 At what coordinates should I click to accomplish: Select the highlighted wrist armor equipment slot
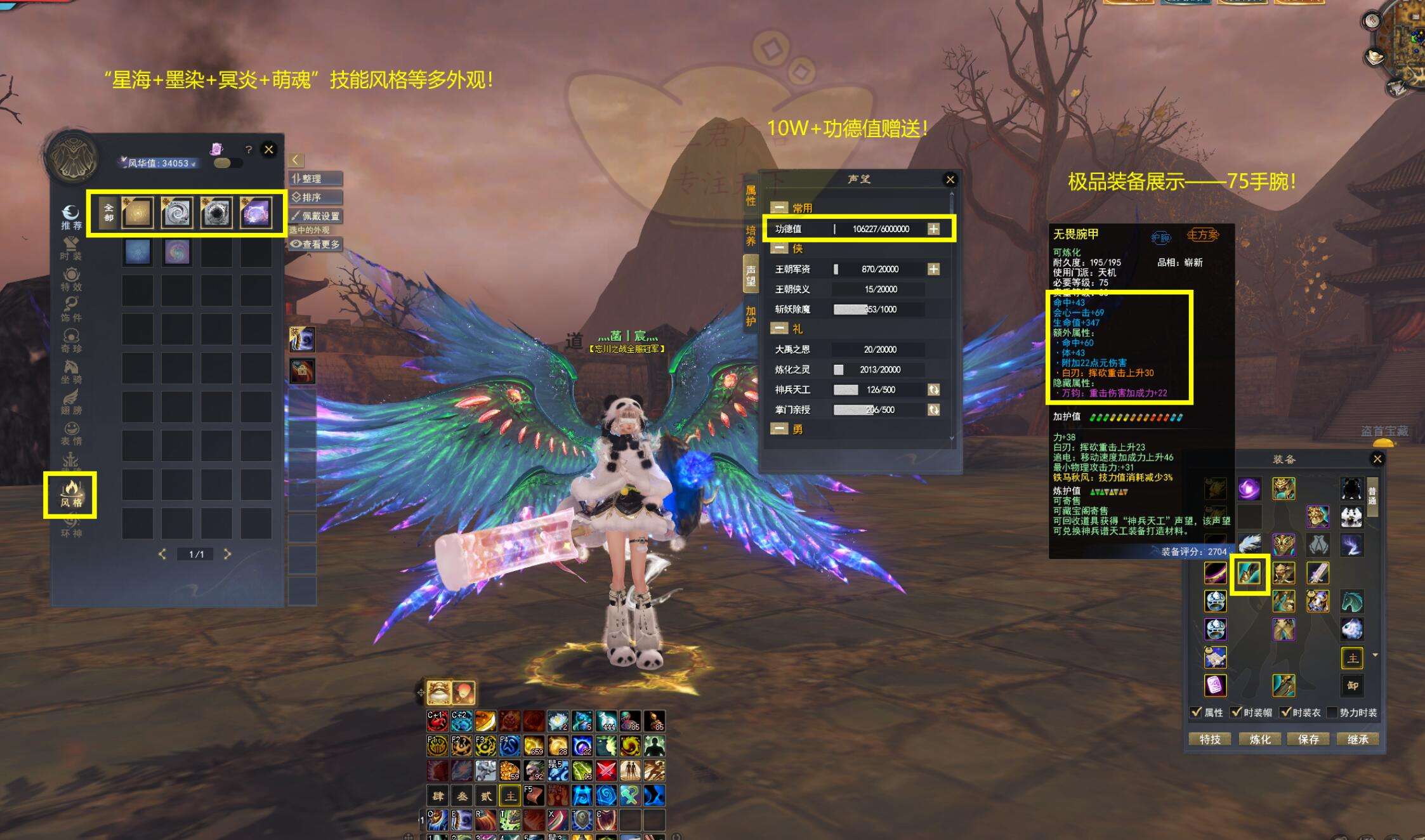pos(1249,574)
